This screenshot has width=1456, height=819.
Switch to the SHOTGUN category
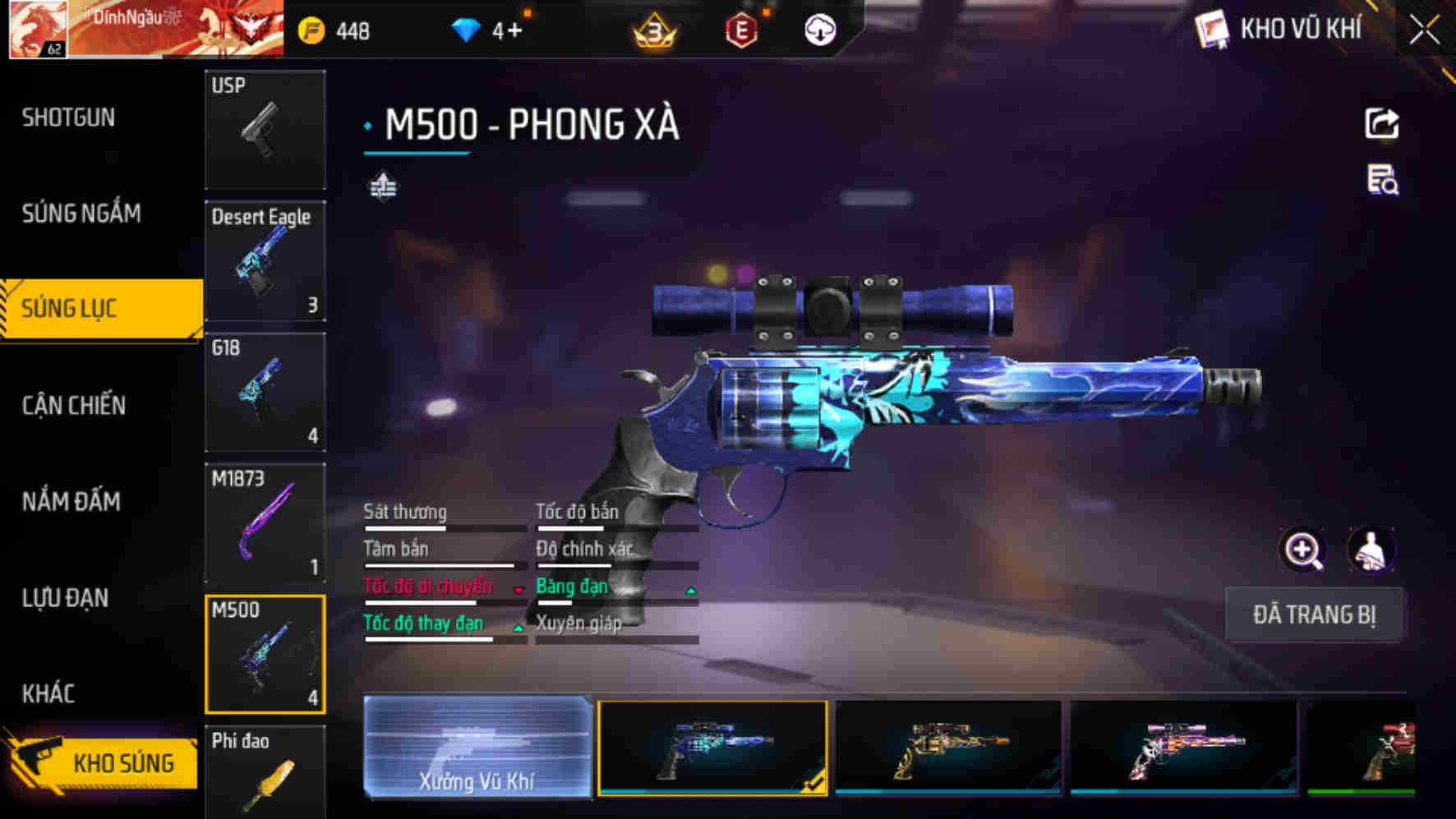(x=67, y=117)
